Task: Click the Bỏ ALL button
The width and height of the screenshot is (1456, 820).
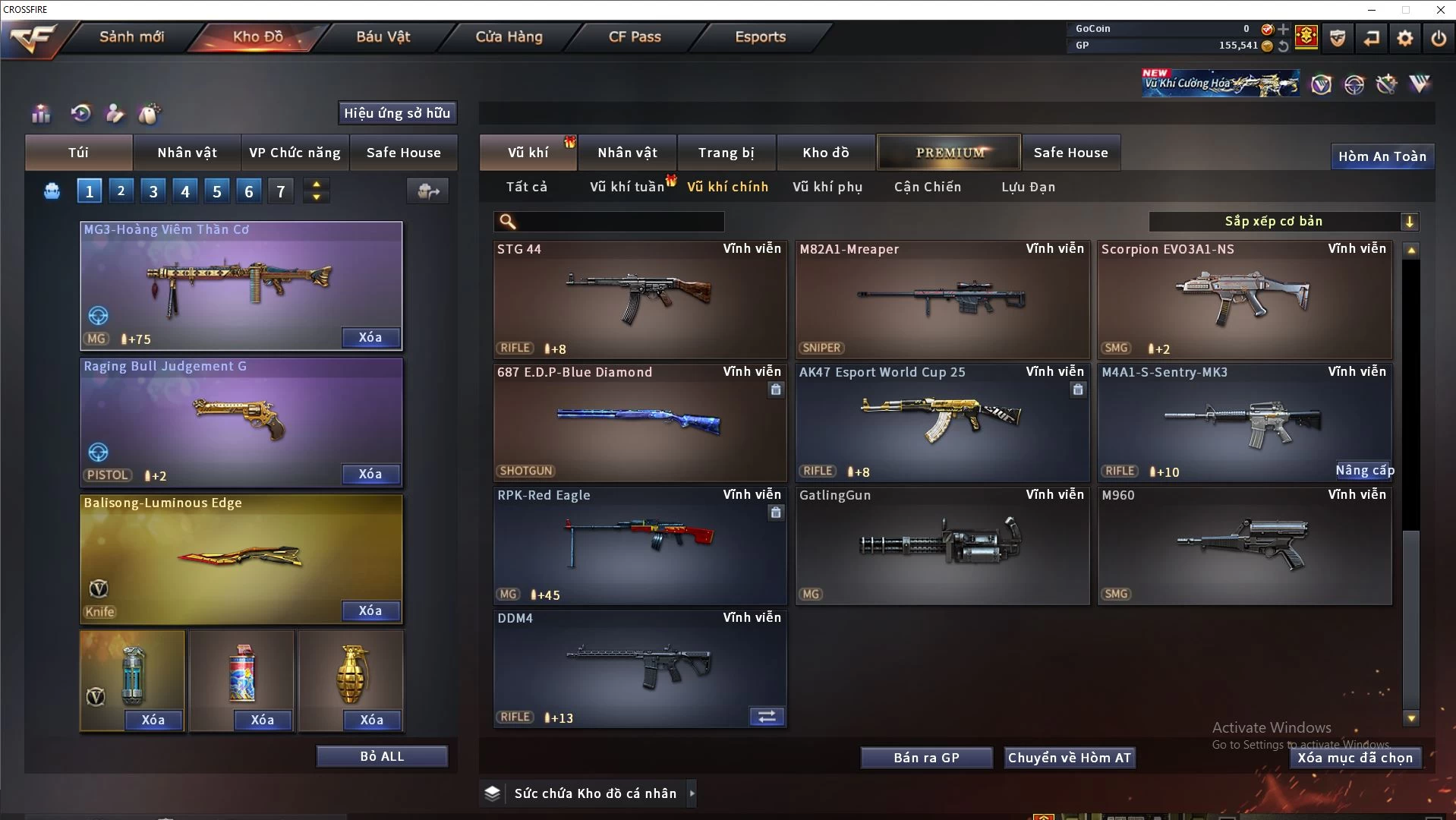Action: 382,756
